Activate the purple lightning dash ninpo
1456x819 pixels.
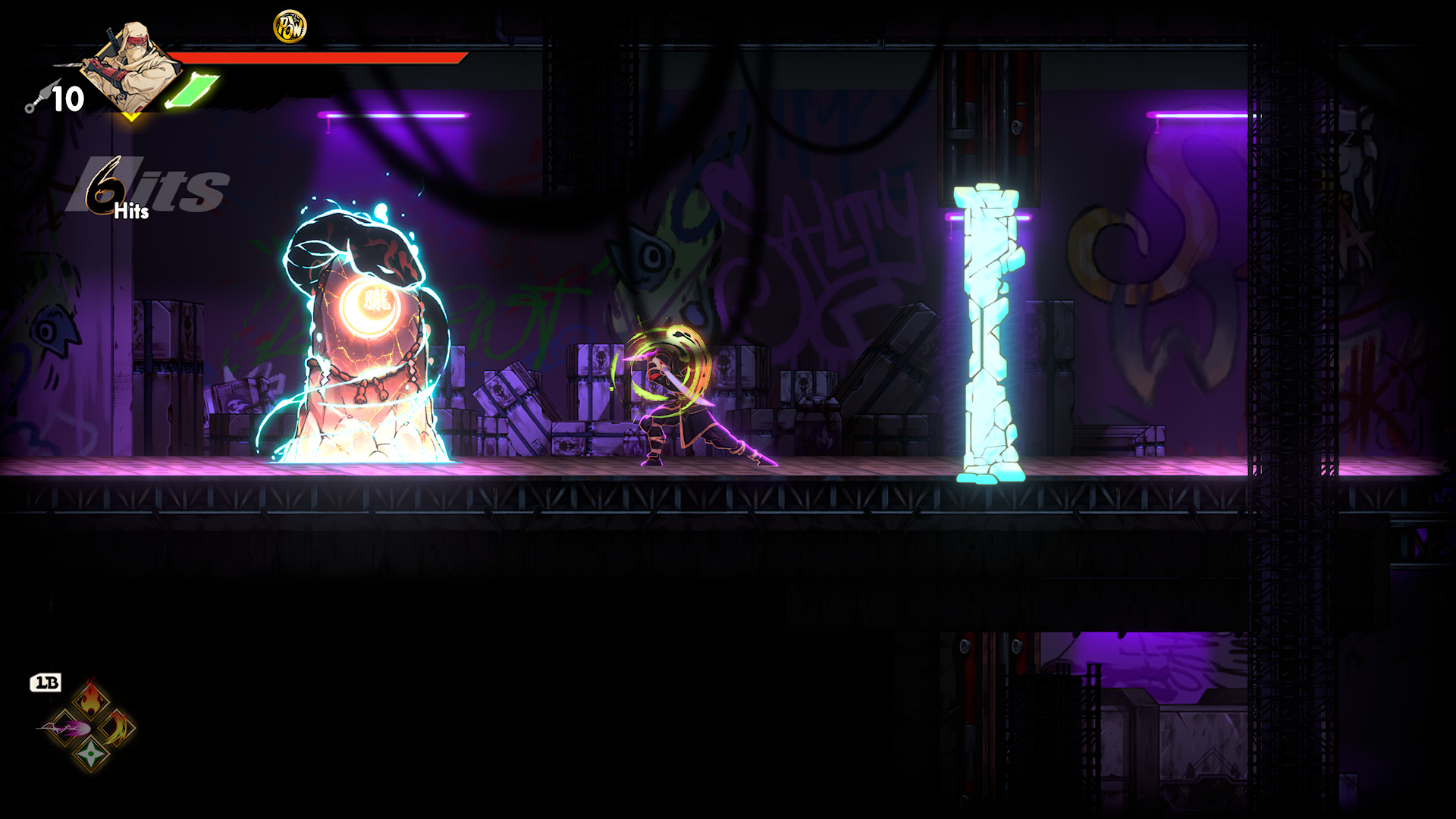[x=64, y=730]
